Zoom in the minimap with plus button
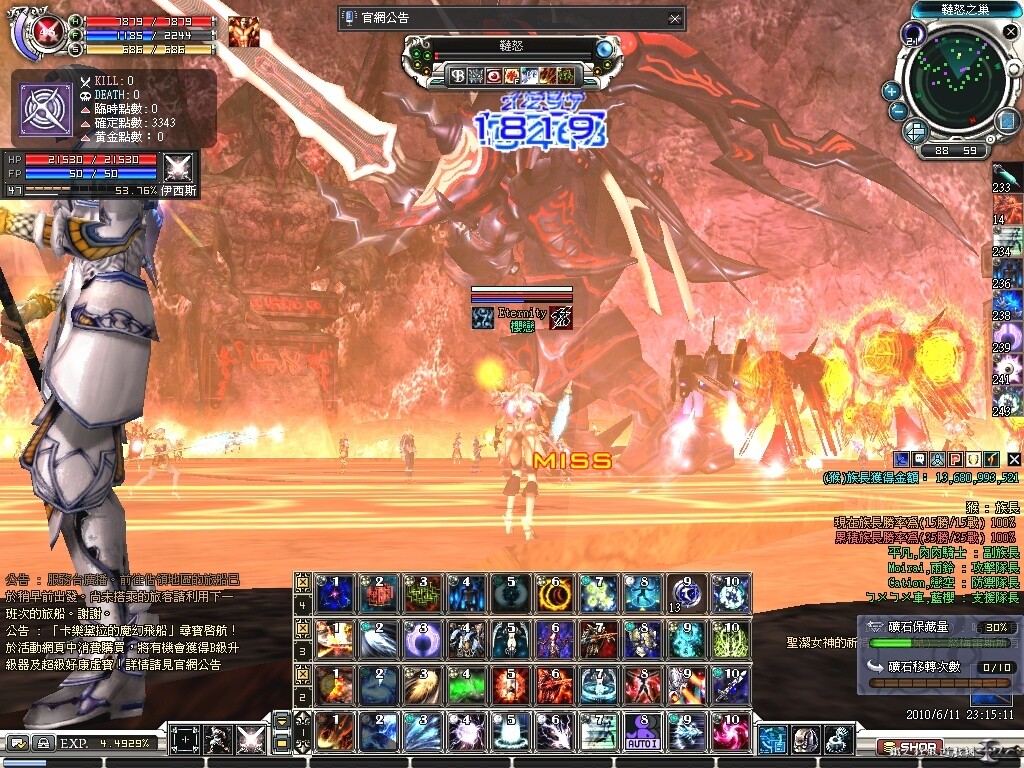Viewport: 1024px width, 768px height. point(891,90)
